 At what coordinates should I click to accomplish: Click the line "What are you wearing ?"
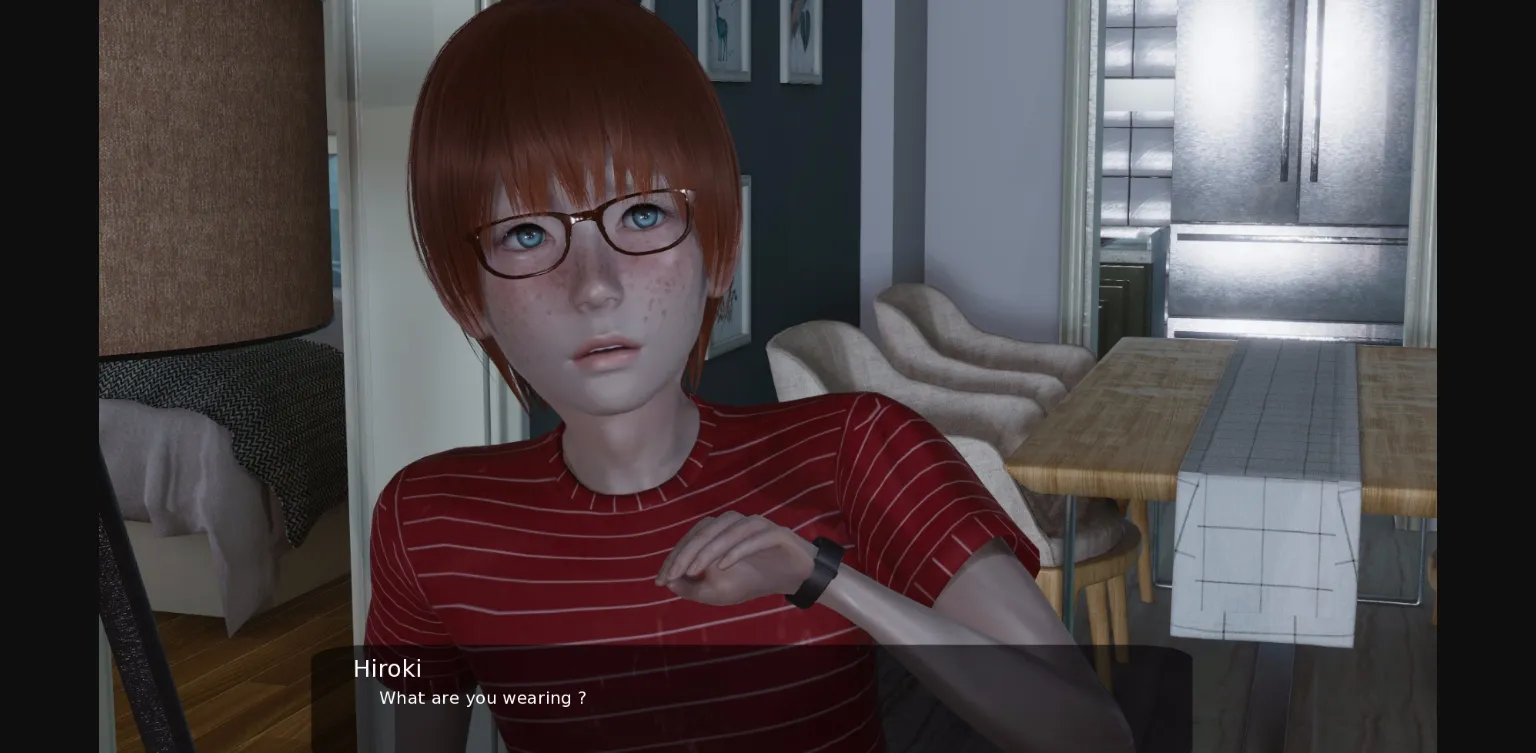point(483,698)
